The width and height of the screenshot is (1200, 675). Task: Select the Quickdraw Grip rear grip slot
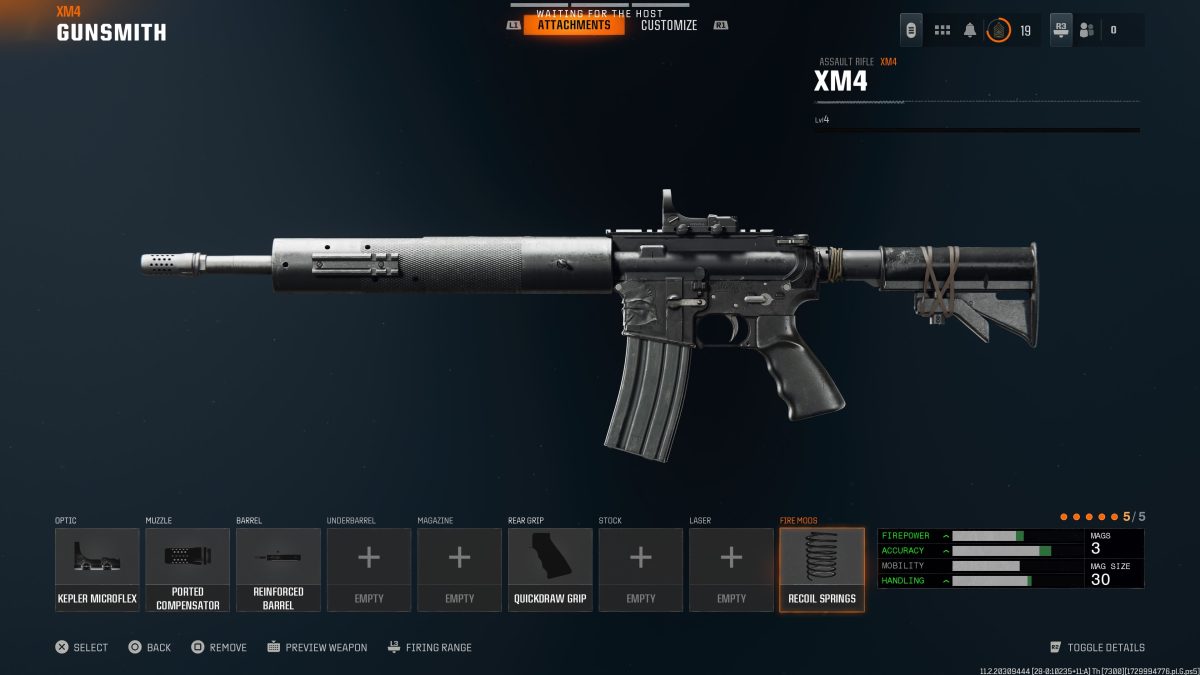[x=550, y=569]
